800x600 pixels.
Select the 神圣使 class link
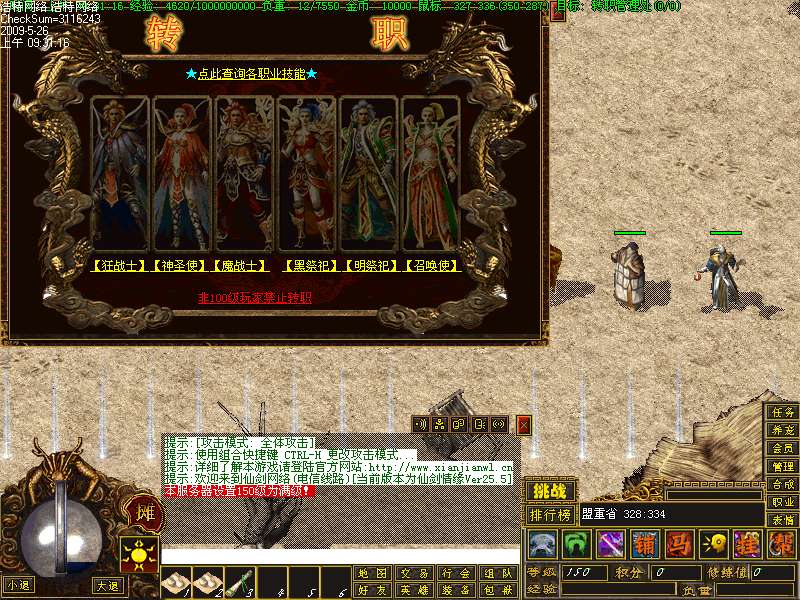tap(181, 266)
